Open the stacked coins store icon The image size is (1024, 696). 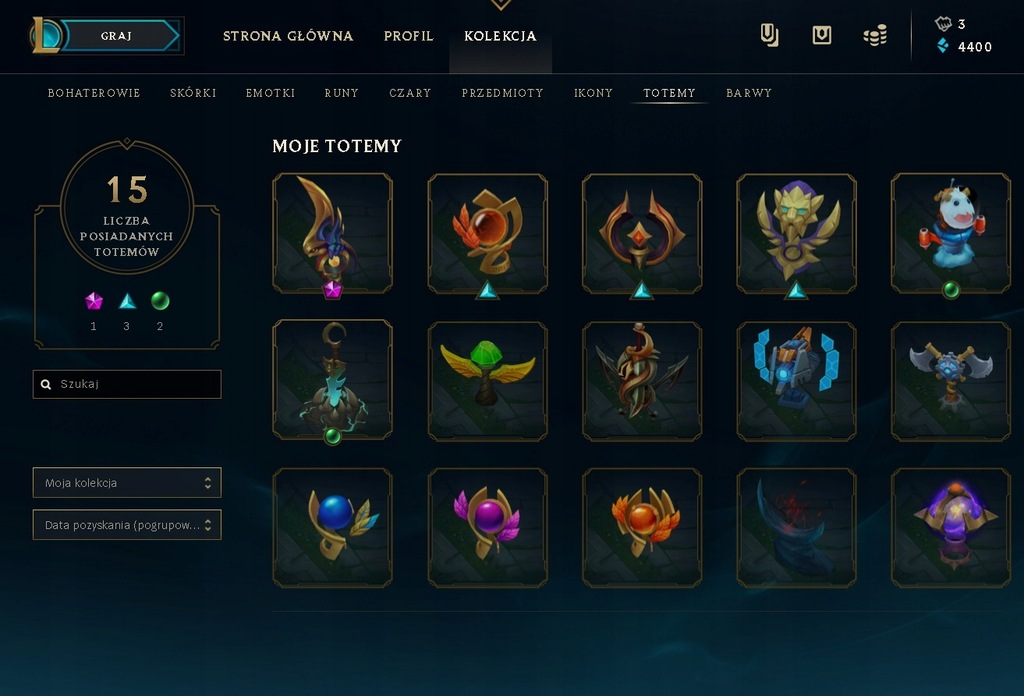coord(875,36)
